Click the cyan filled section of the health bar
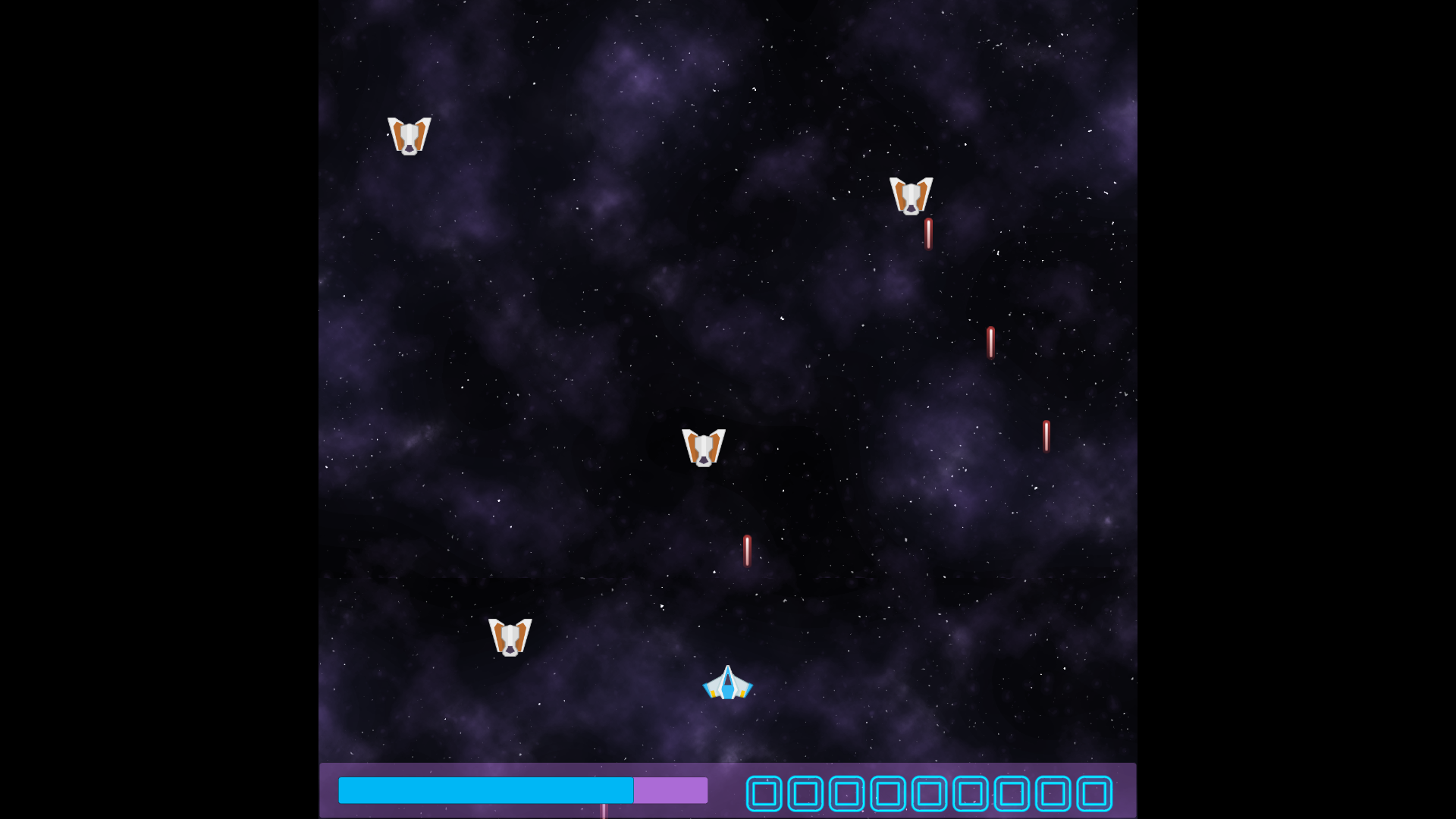The image size is (1456, 819). (485, 790)
